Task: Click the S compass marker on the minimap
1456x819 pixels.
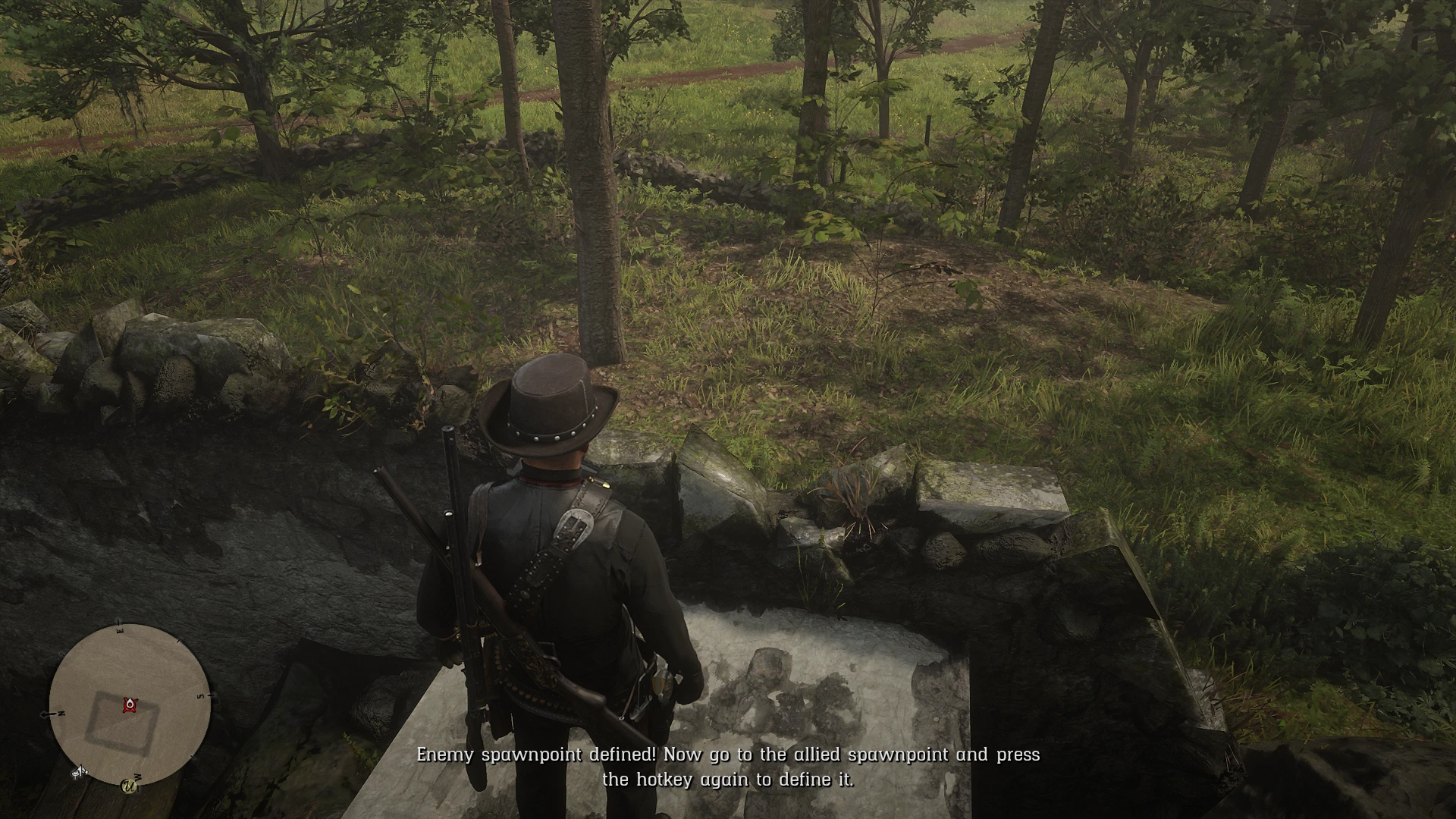Action: tap(199, 695)
